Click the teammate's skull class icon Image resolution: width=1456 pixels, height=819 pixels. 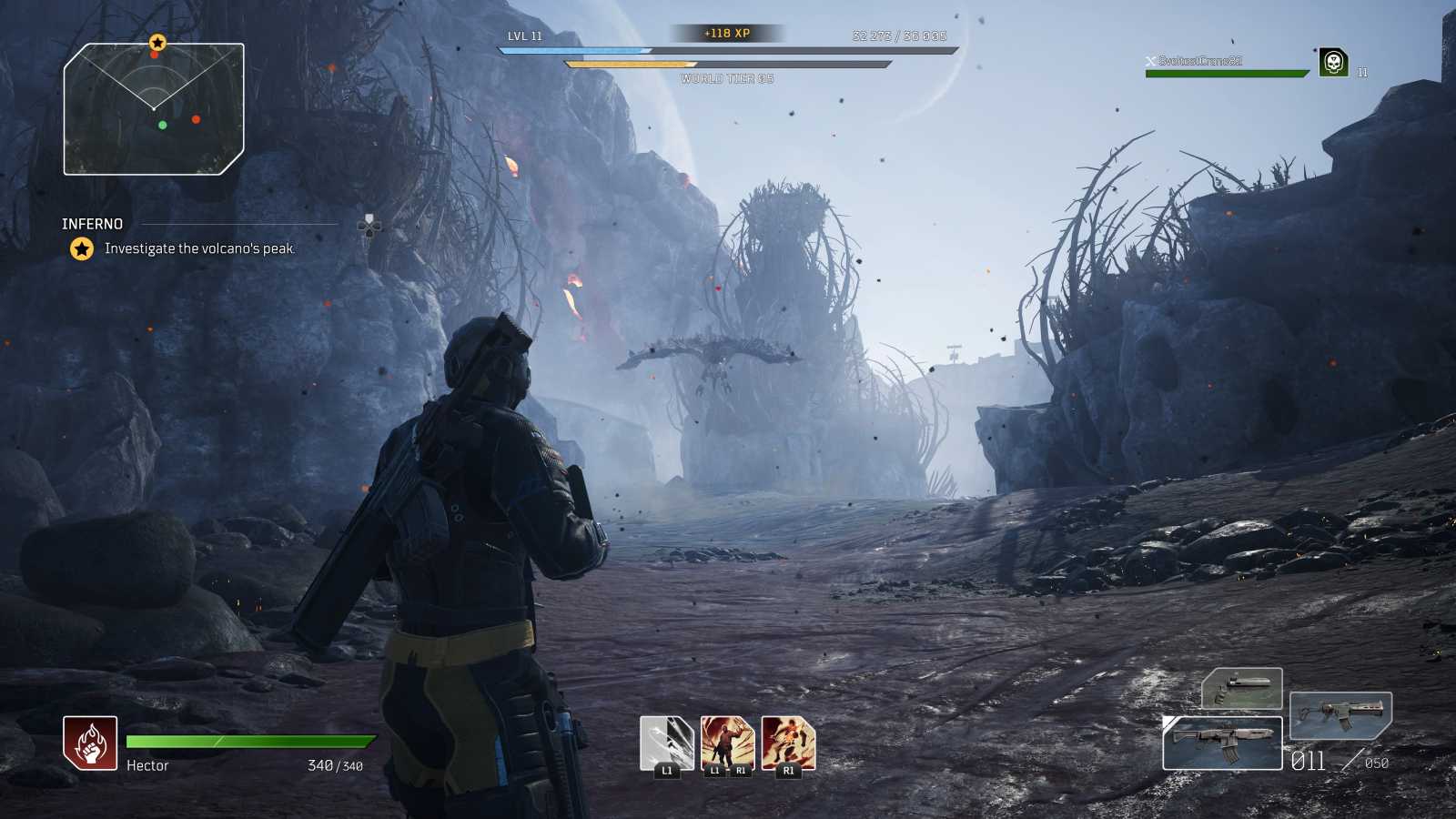[1333, 63]
